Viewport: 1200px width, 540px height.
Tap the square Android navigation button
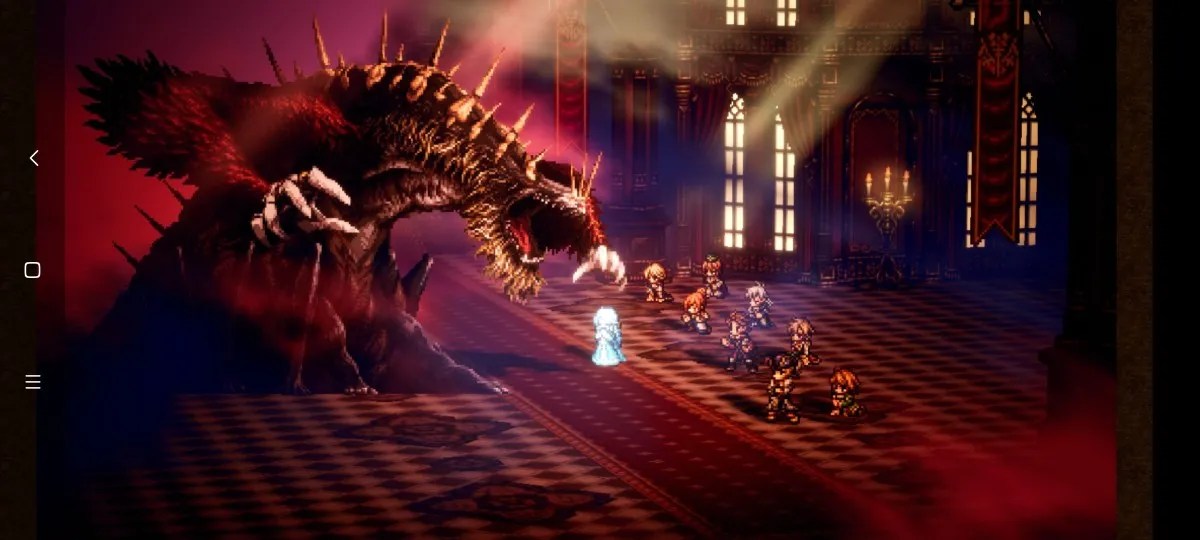point(32,270)
